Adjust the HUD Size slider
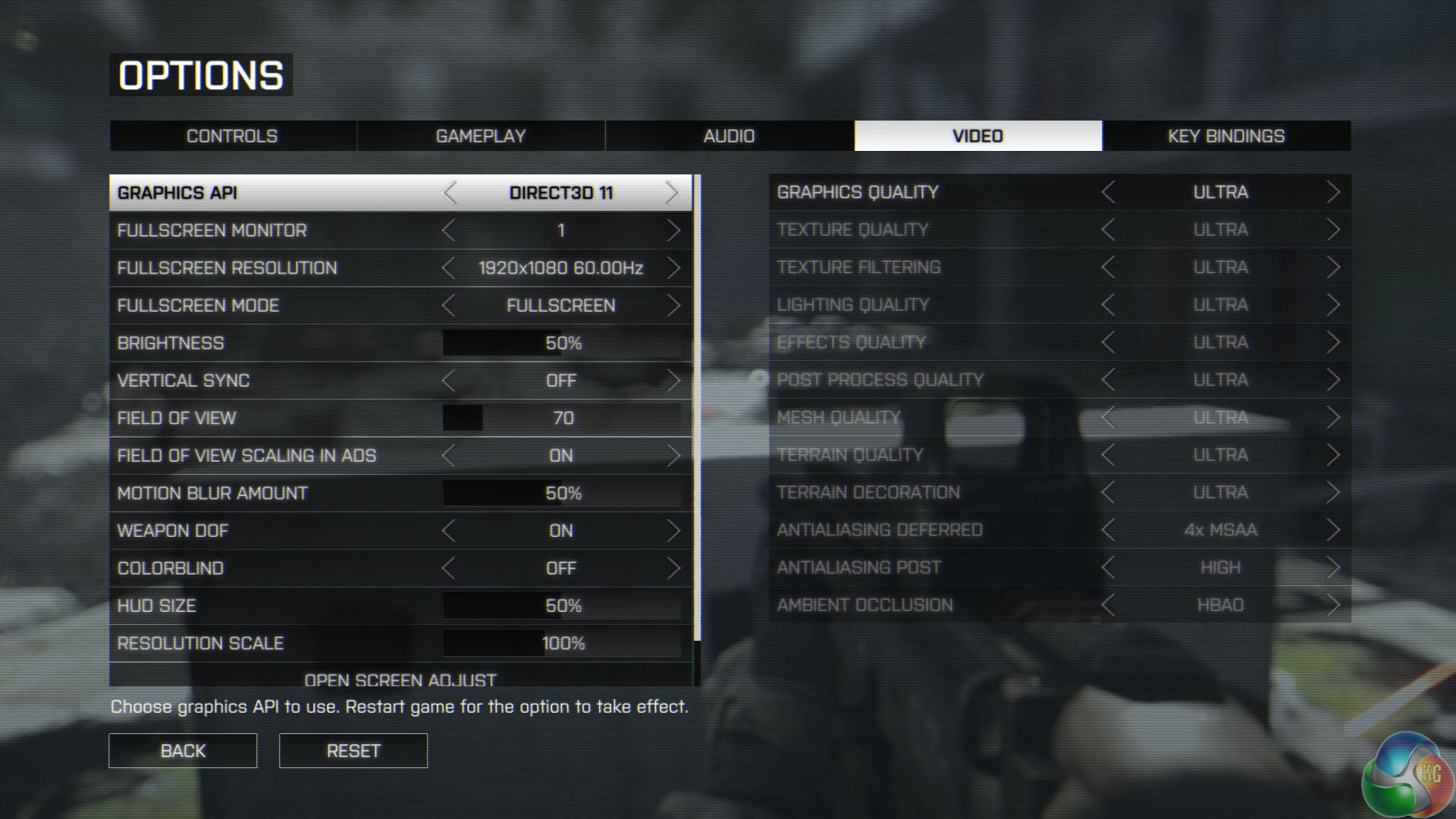Image resolution: width=1456 pixels, height=819 pixels. click(x=562, y=606)
